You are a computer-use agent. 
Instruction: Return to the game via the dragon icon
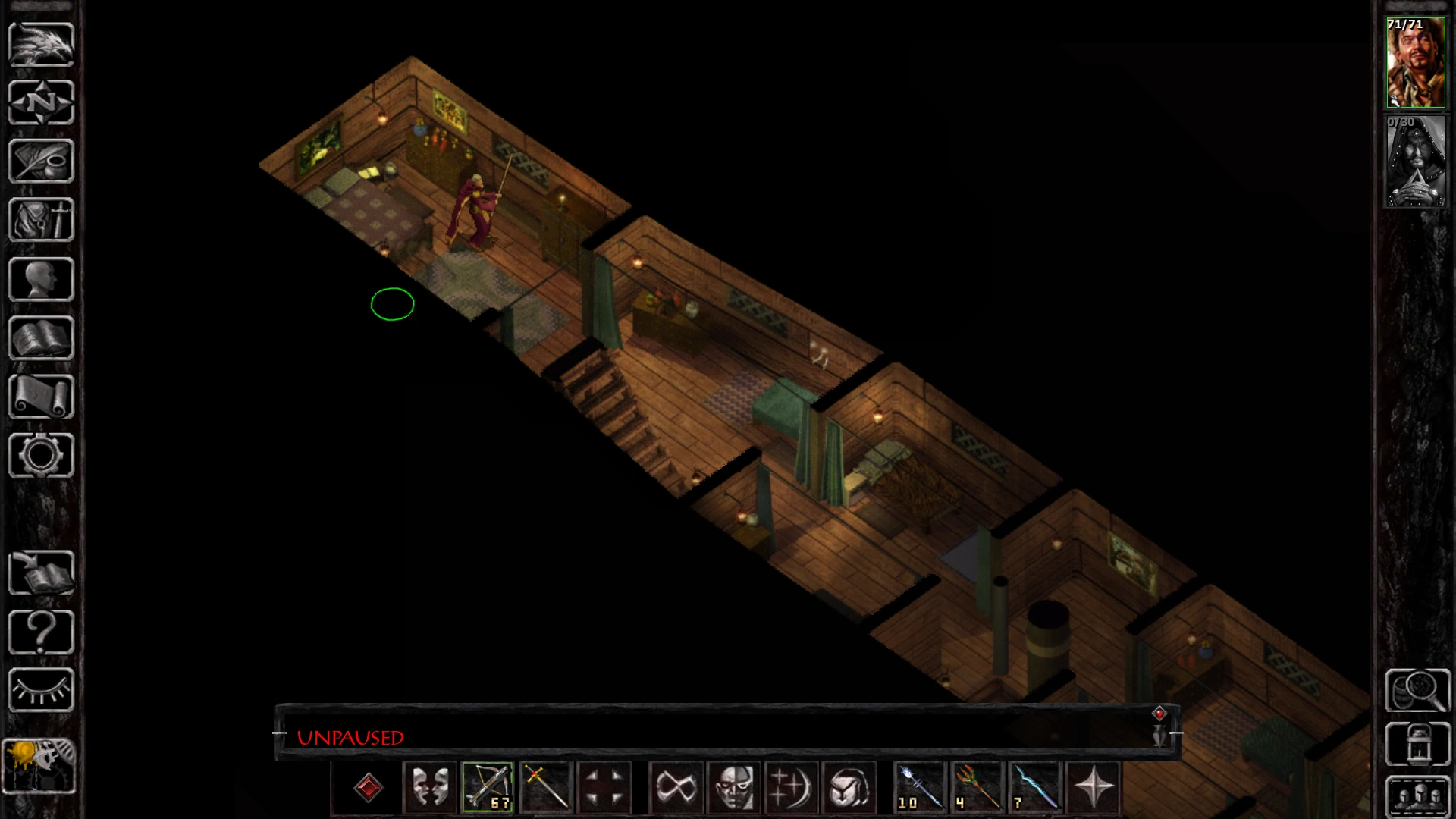(x=42, y=45)
